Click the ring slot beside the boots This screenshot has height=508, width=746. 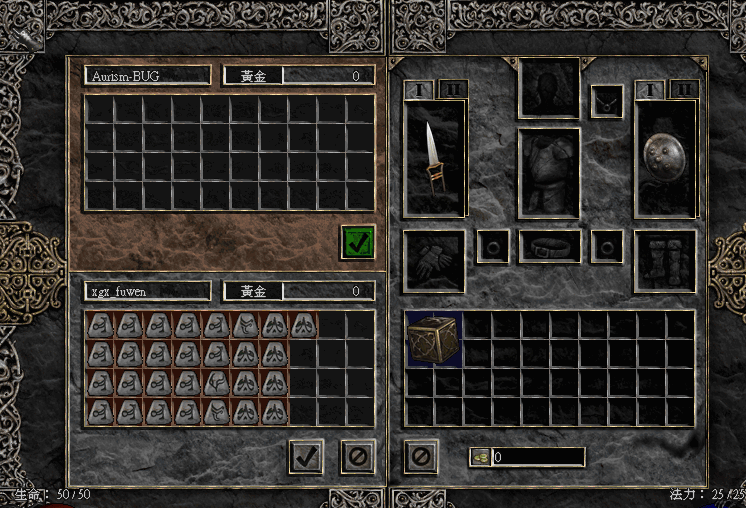click(606, 246)
